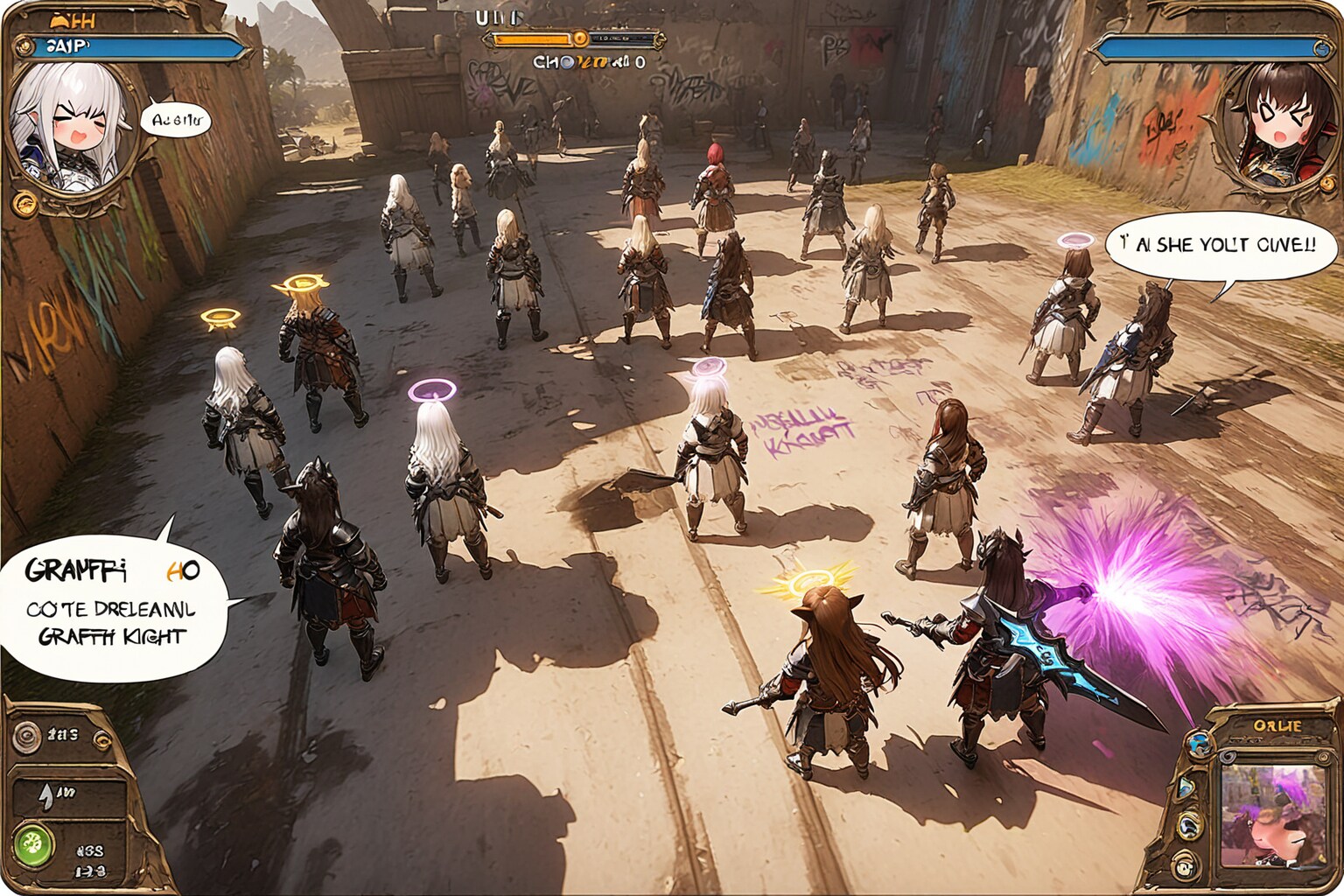Click the gold-ringed dark orb beside the preview
This screenshot has height=896, width=1344.
1191,824
